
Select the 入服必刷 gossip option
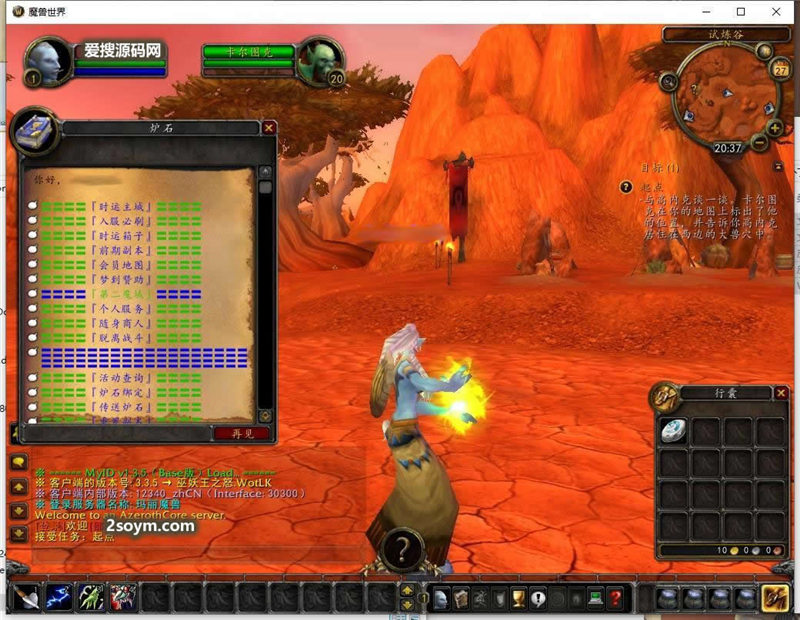[x=119, y=221]
